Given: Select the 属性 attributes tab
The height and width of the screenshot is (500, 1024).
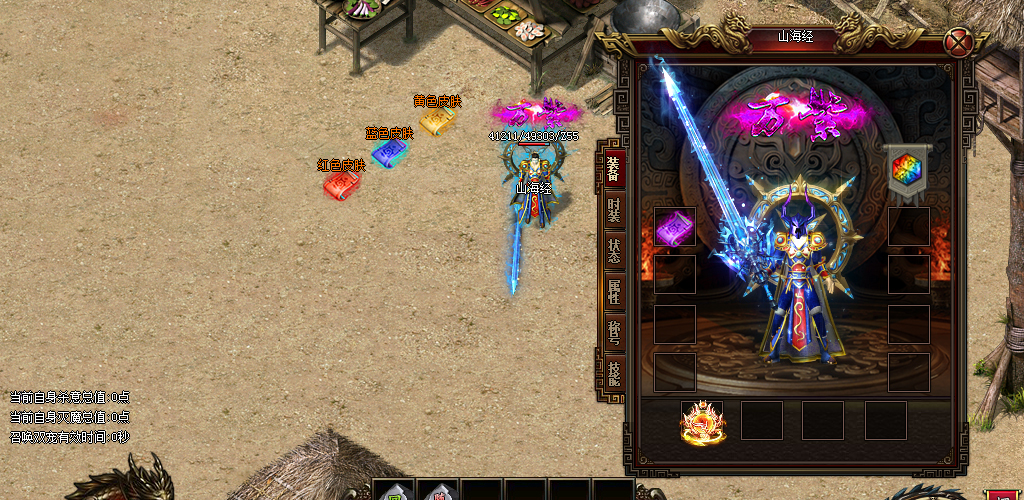Looking at the screenshot, I should (613, 292).
